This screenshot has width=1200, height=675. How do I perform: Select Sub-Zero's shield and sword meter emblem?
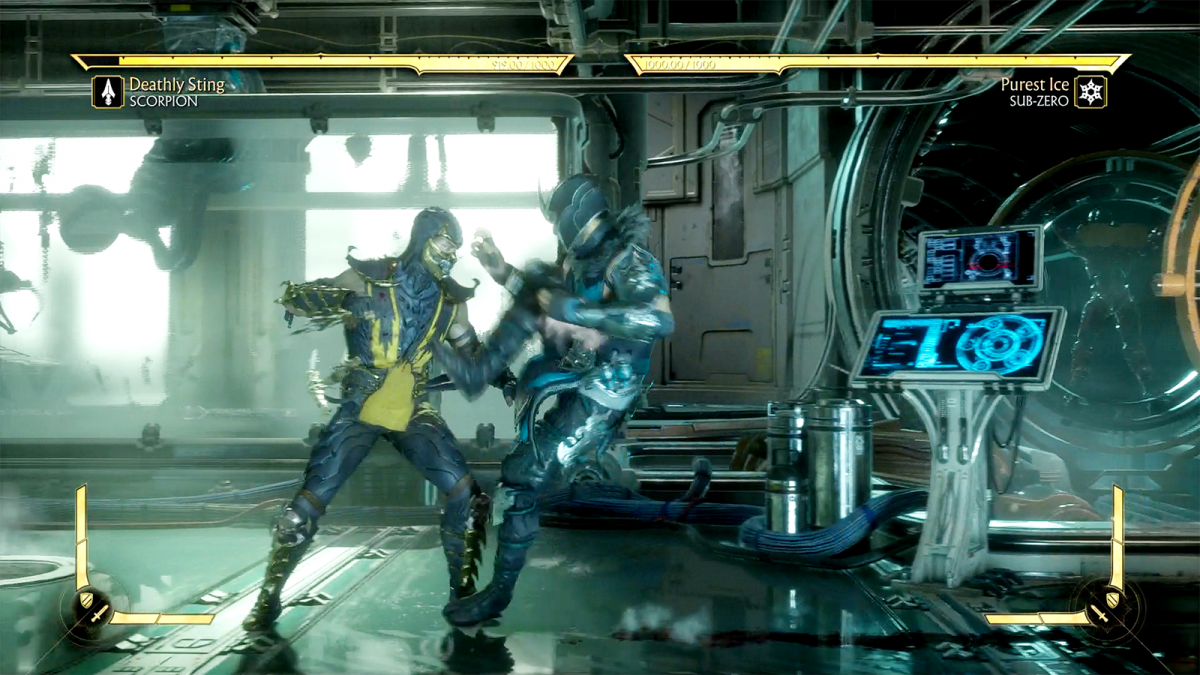coord(1107,607)
